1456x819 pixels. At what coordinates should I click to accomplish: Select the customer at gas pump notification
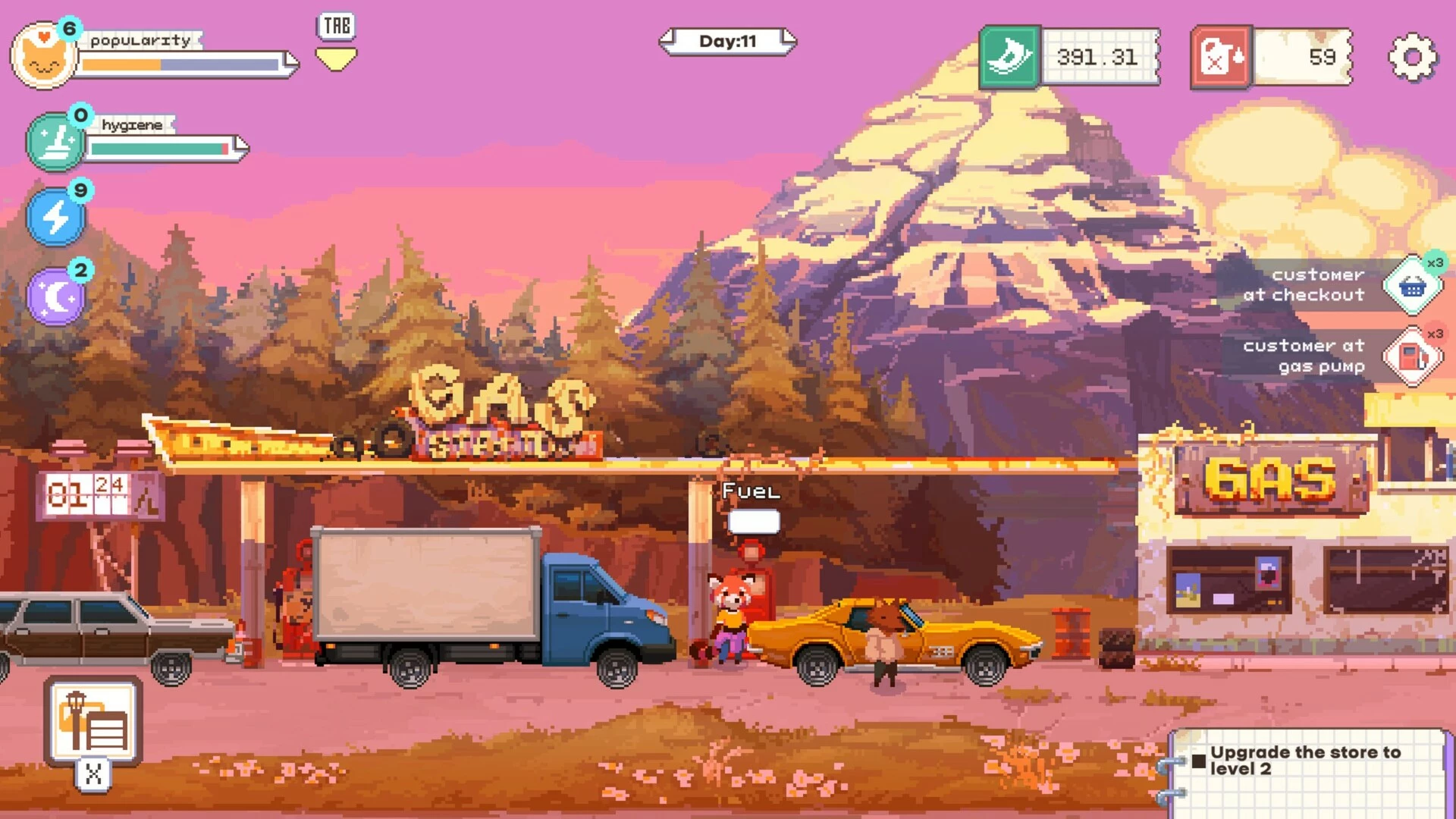tap(1412, 356)
